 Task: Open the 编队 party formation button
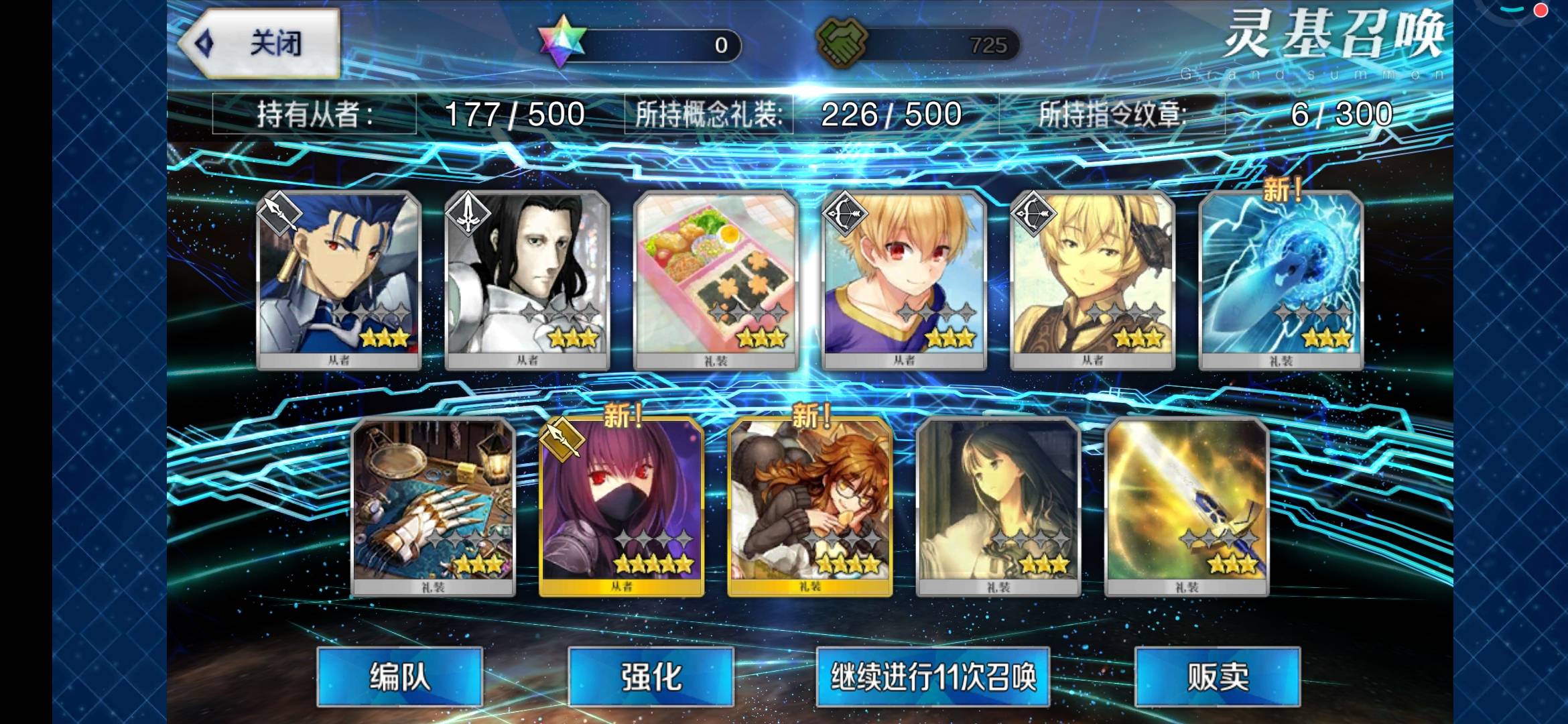(x=399, y=676)
